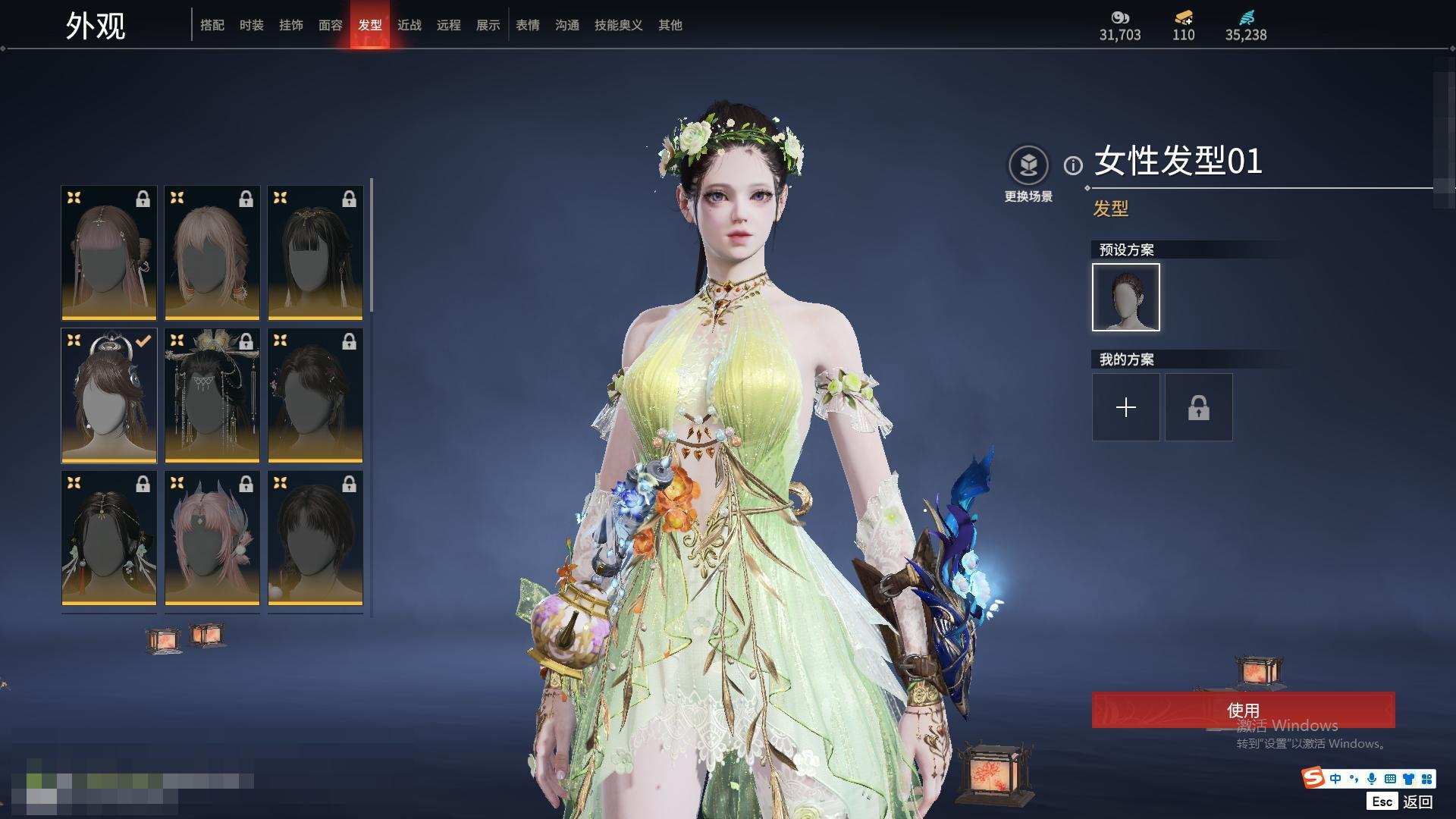Select the 沟通 tab
This screenshot has height=819, width=1456.
tap(566, 25)
